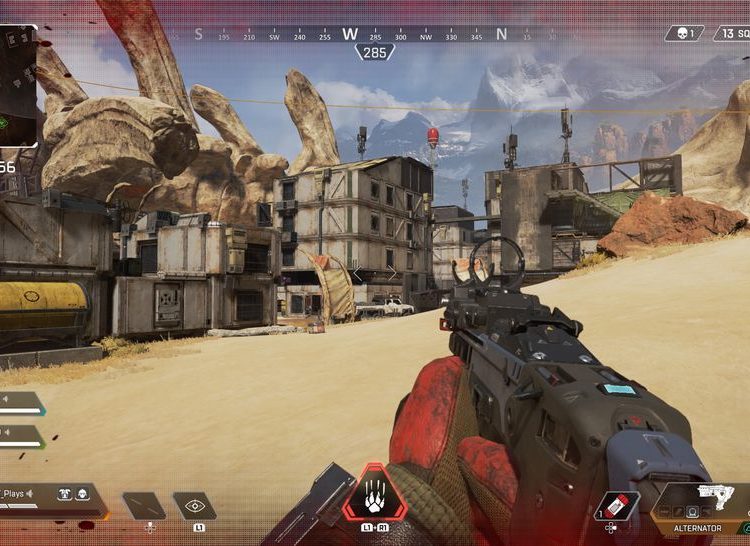Use the red syringe healing item

[x=617, y=505]
